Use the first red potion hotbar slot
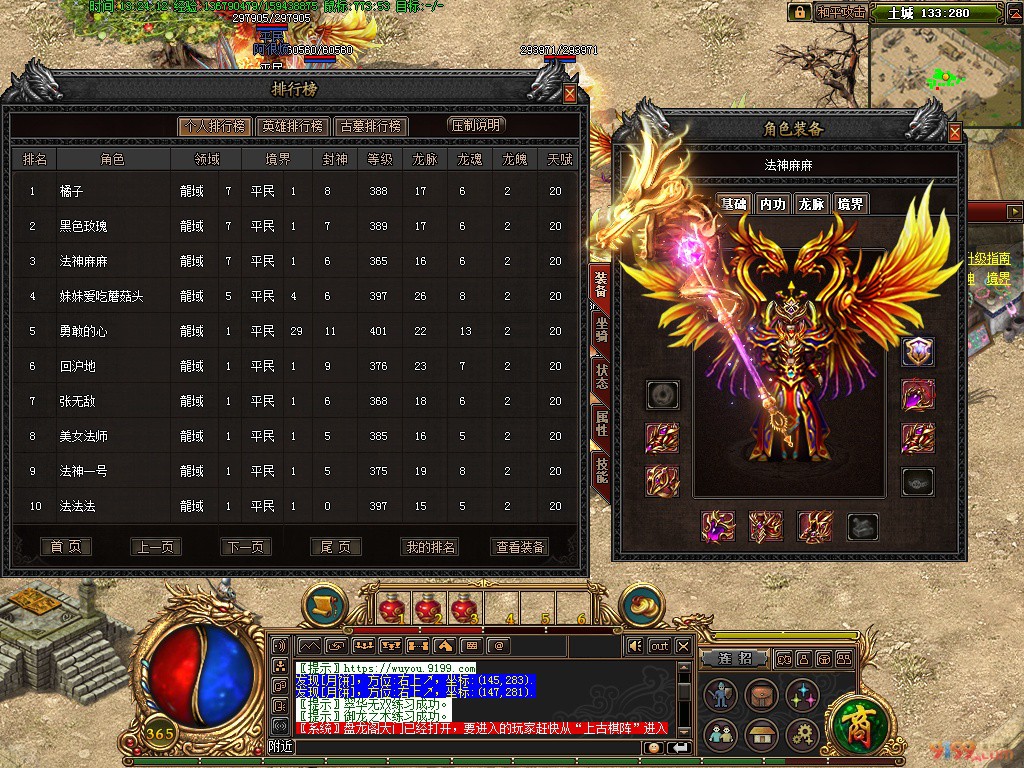Screen dimensions: 1024x768 [x=392, y=607]
